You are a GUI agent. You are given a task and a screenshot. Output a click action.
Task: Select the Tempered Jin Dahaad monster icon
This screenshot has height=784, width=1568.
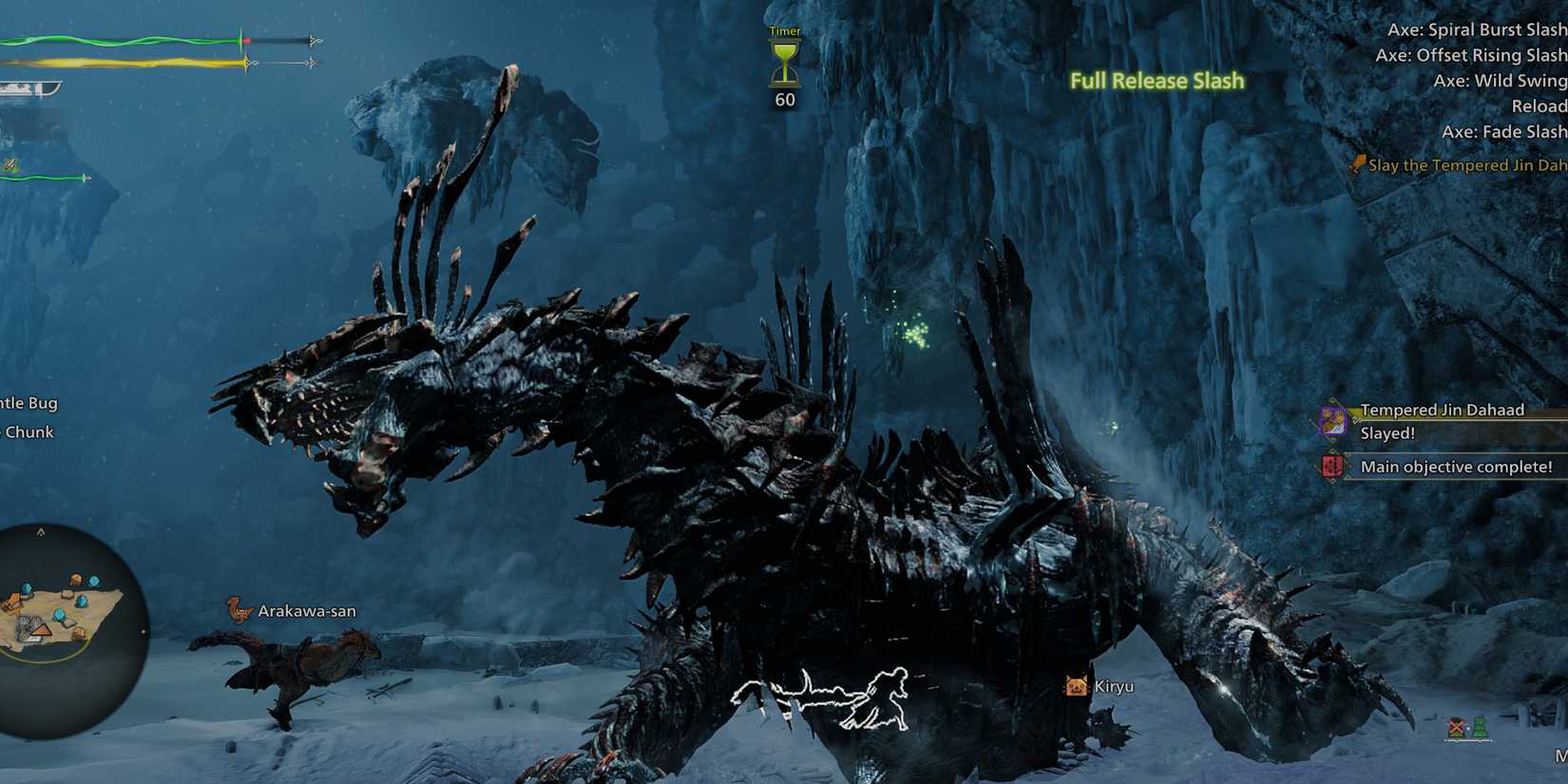point(1334,421)
